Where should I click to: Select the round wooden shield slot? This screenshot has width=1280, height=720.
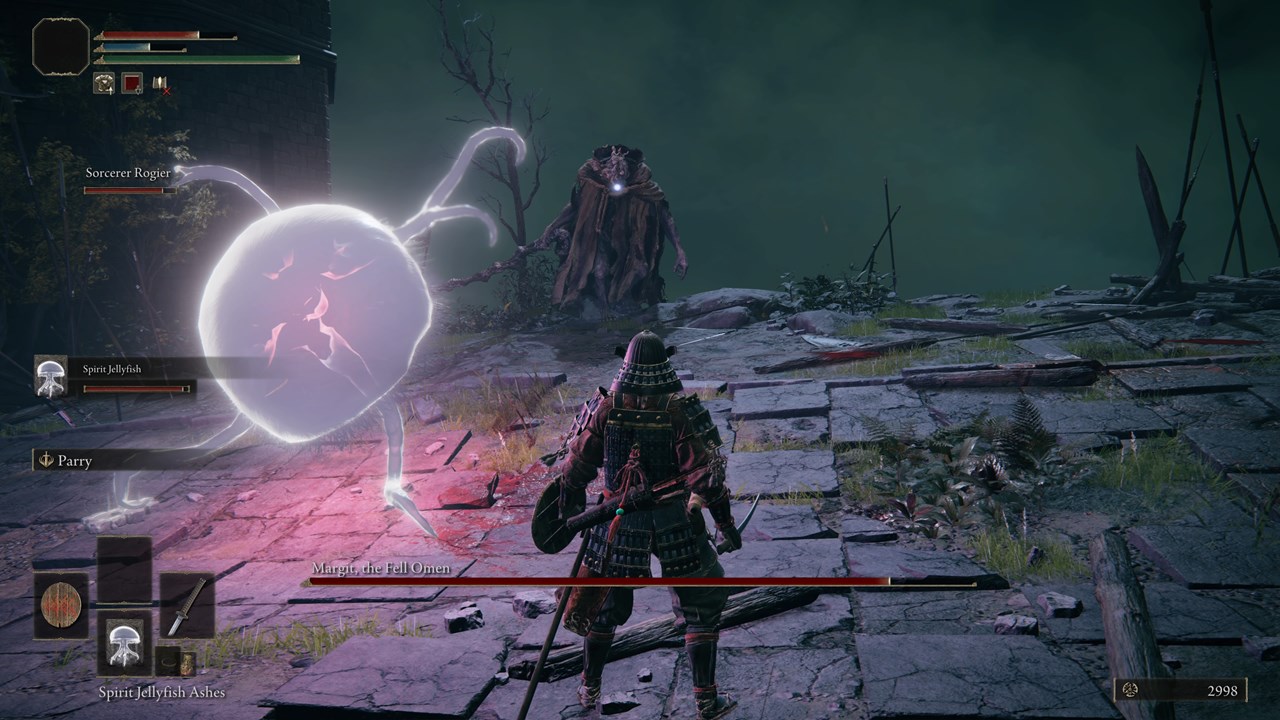point(60,606)
